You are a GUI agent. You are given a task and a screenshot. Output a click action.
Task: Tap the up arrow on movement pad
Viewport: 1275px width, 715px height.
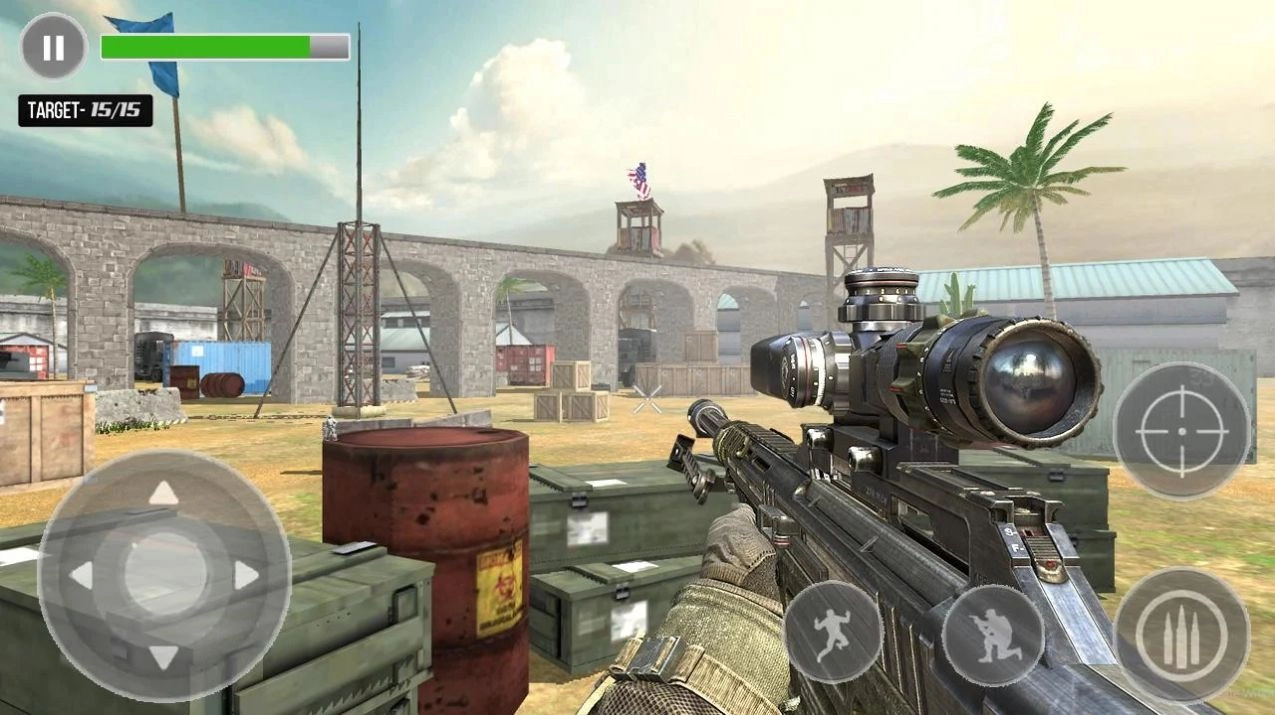click(164, 493)
